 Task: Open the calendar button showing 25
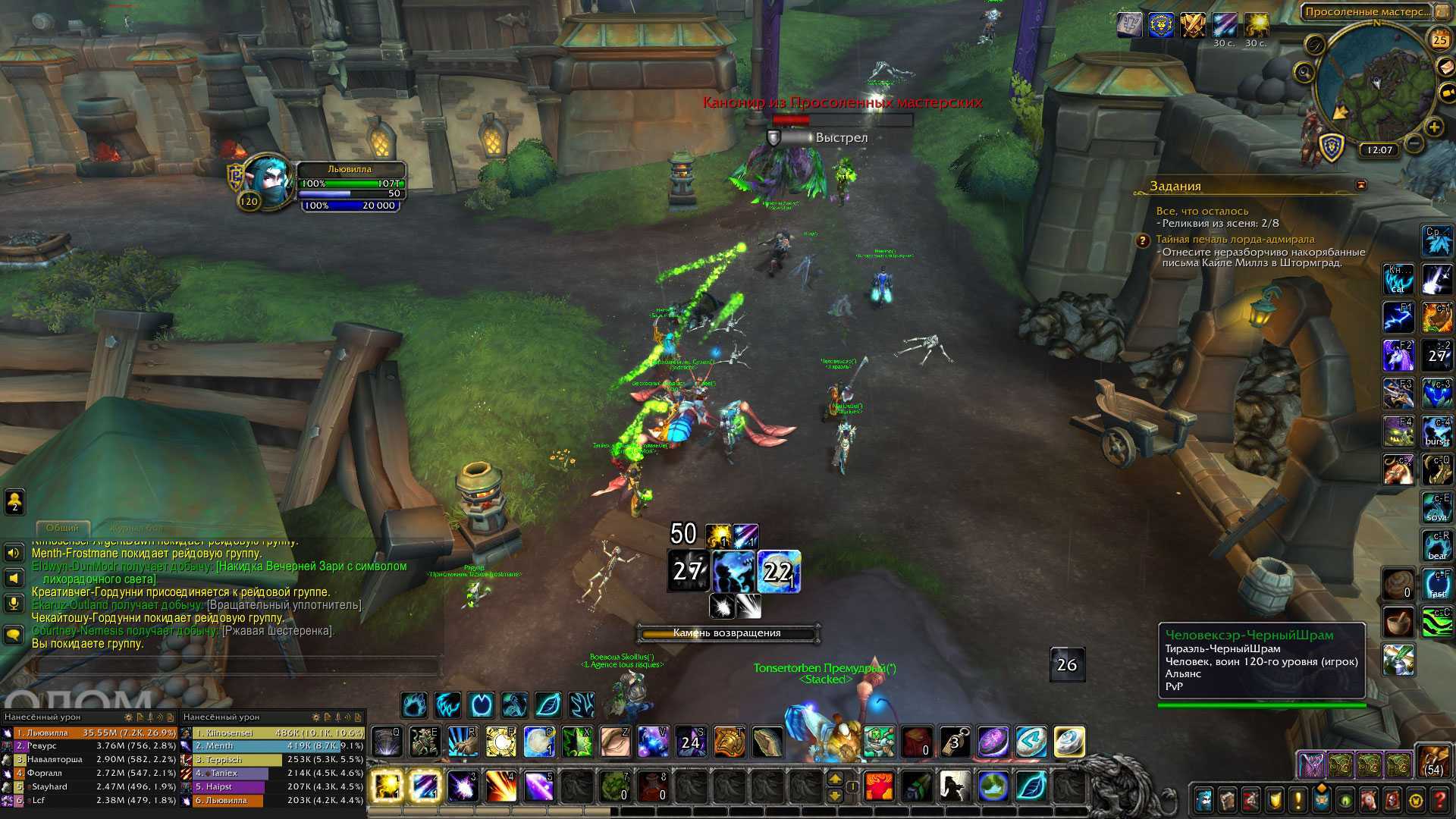pos(1439,39)
